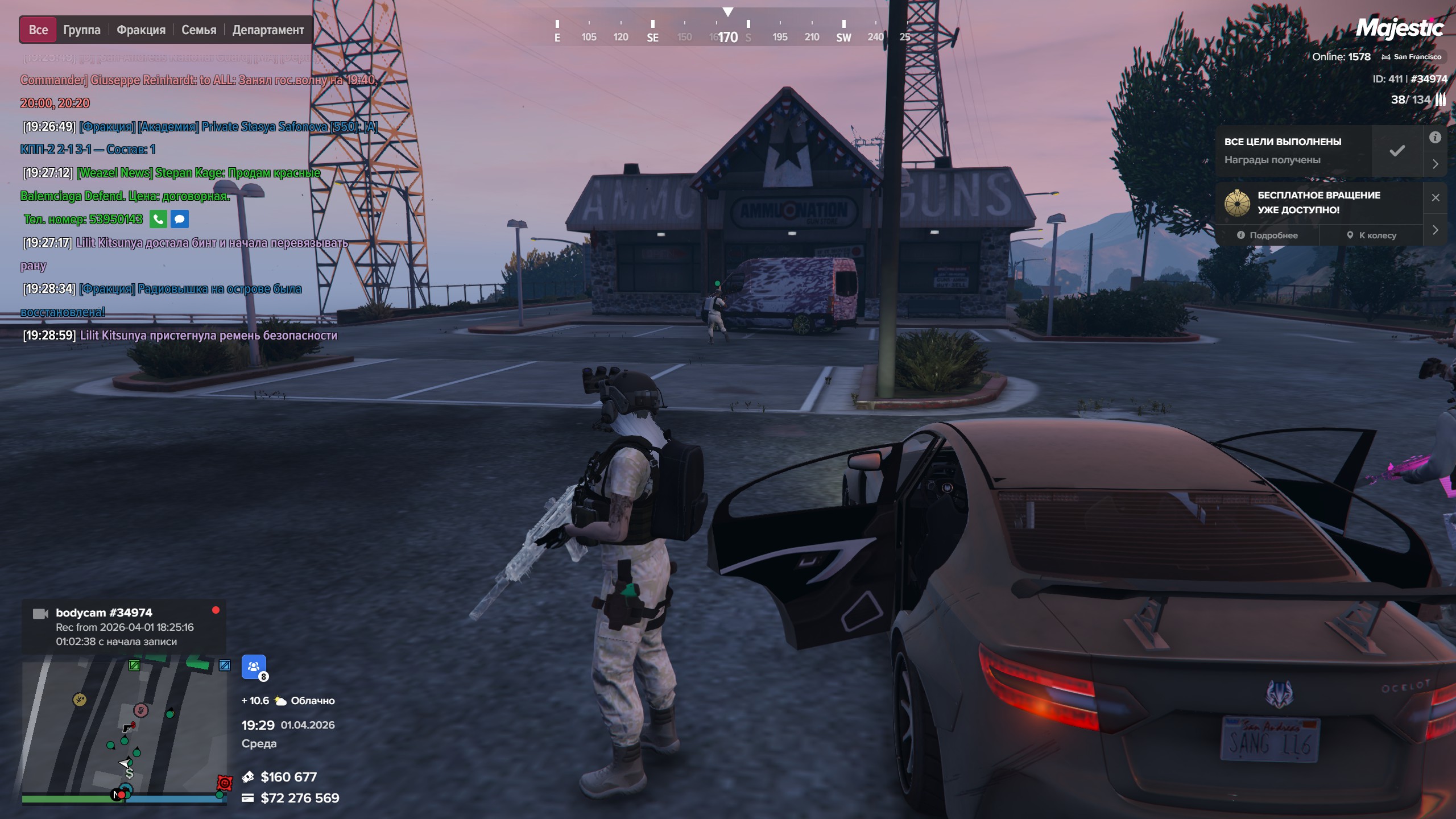Image resolution: width=1456 pixels, height=819 pixels.
Task: Click the bodycam recording panel
Action: [124, 627]
